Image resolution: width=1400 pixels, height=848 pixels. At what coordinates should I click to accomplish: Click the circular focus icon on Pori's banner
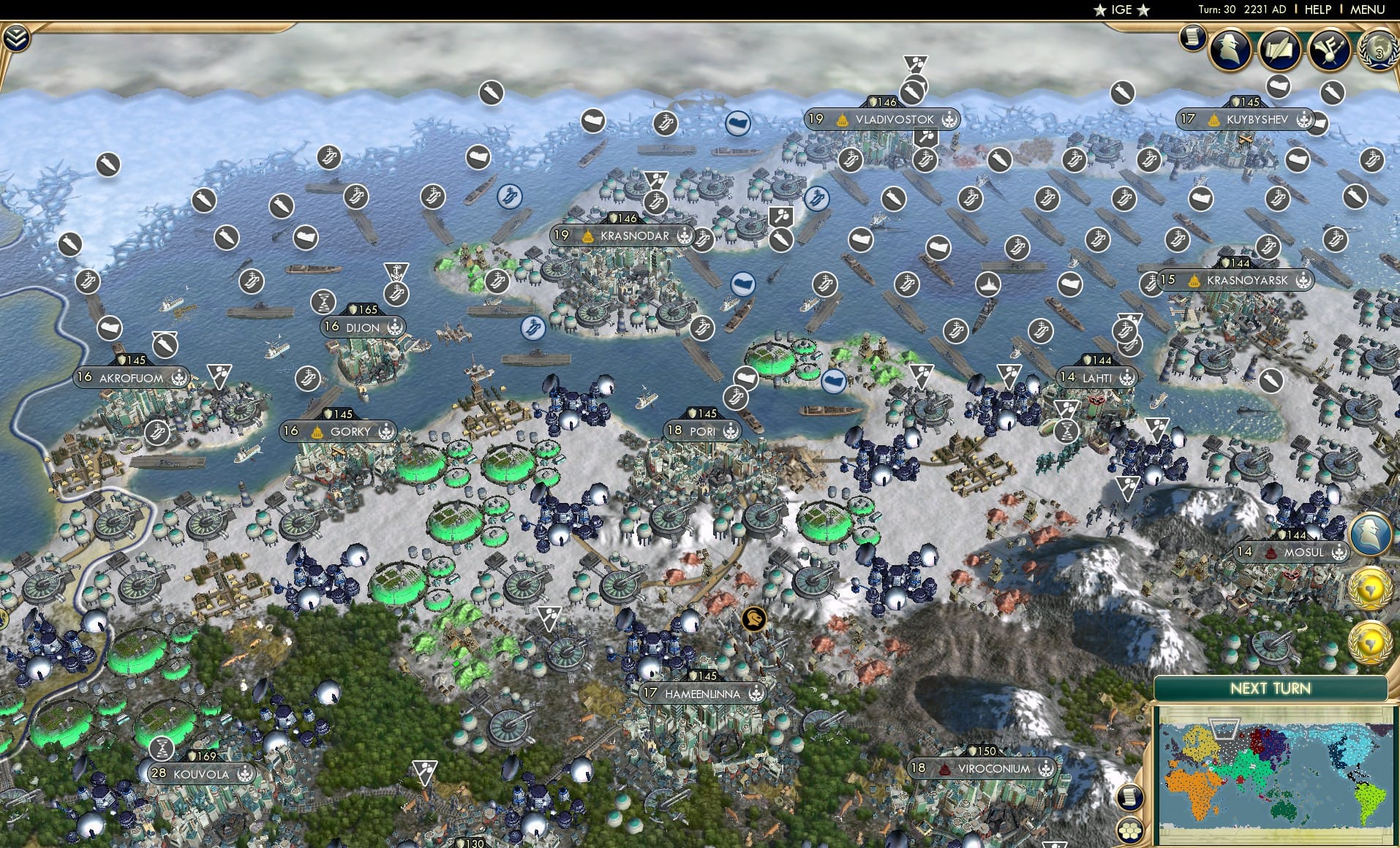click(x=730, y=431)
